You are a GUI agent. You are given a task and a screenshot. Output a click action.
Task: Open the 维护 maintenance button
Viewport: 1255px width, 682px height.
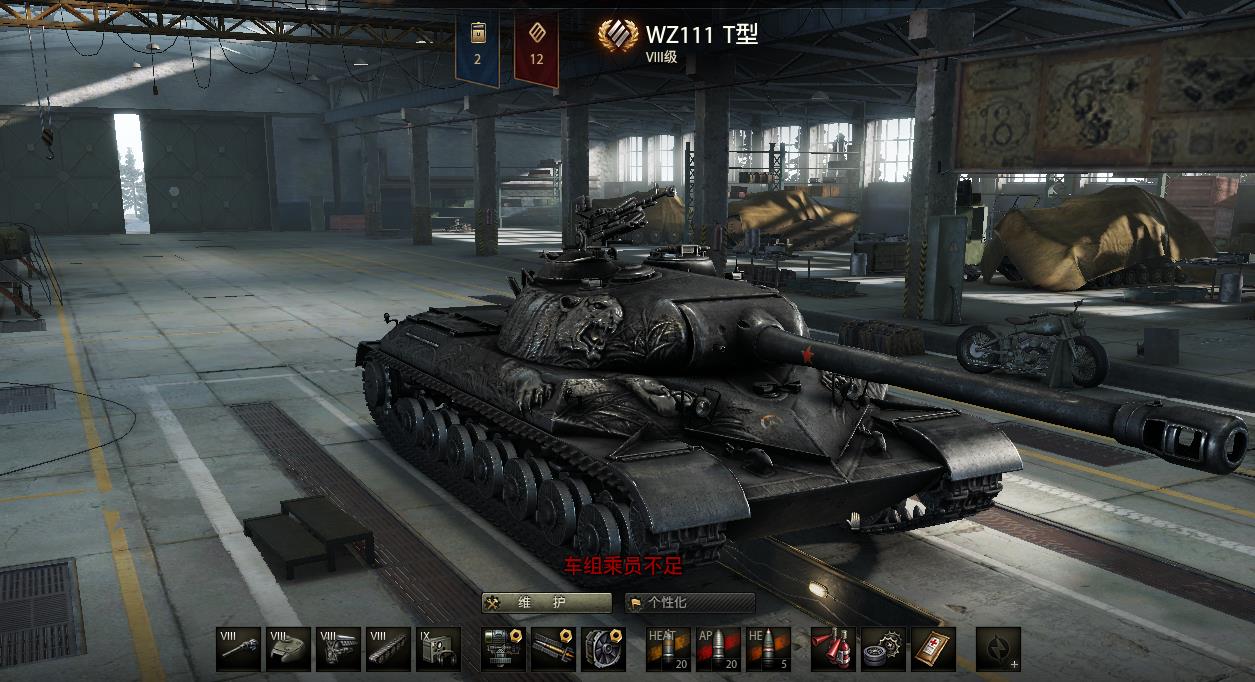tap(546, 602)
